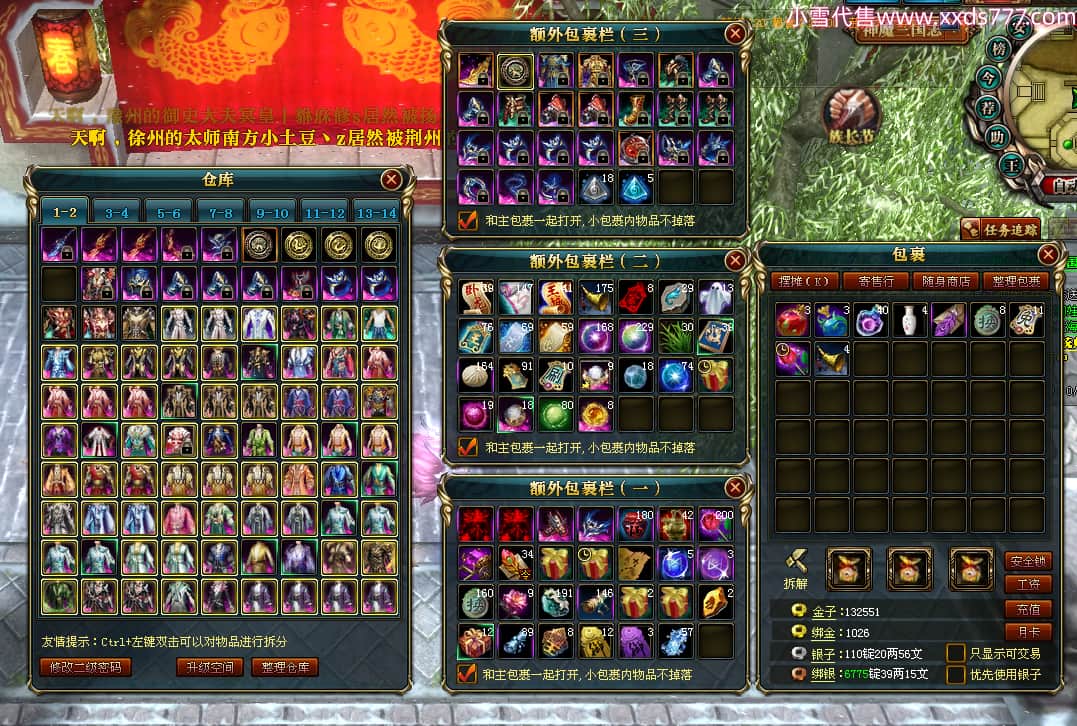This screenshot has height=726, width=1077.
Task: Open the 任务追踪 quest tracker
Action: coord(1001,229)
